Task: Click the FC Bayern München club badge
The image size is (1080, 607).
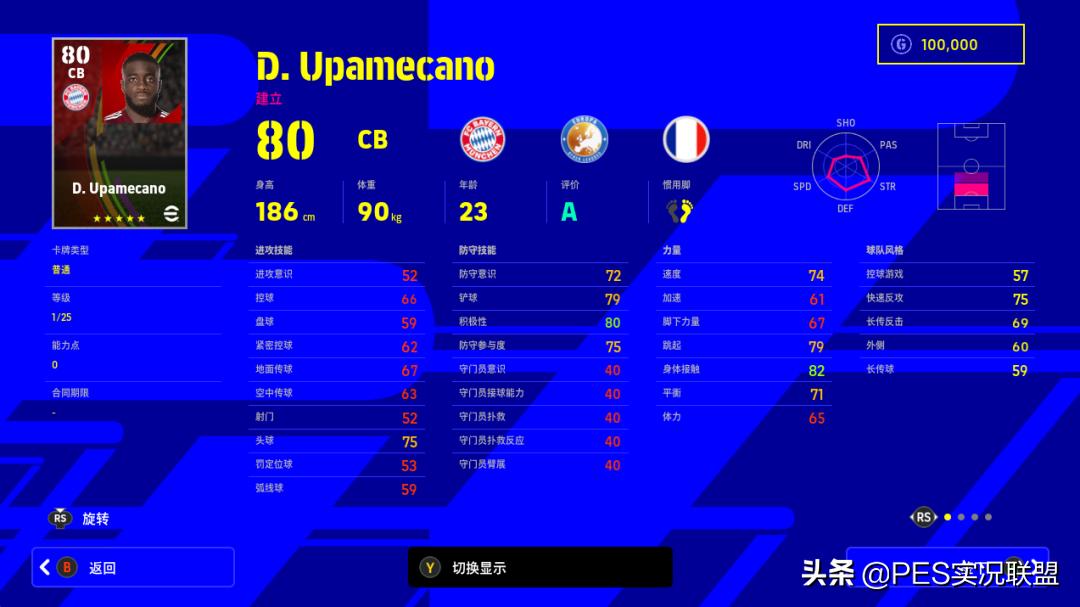Action: (x=482, y=140)
